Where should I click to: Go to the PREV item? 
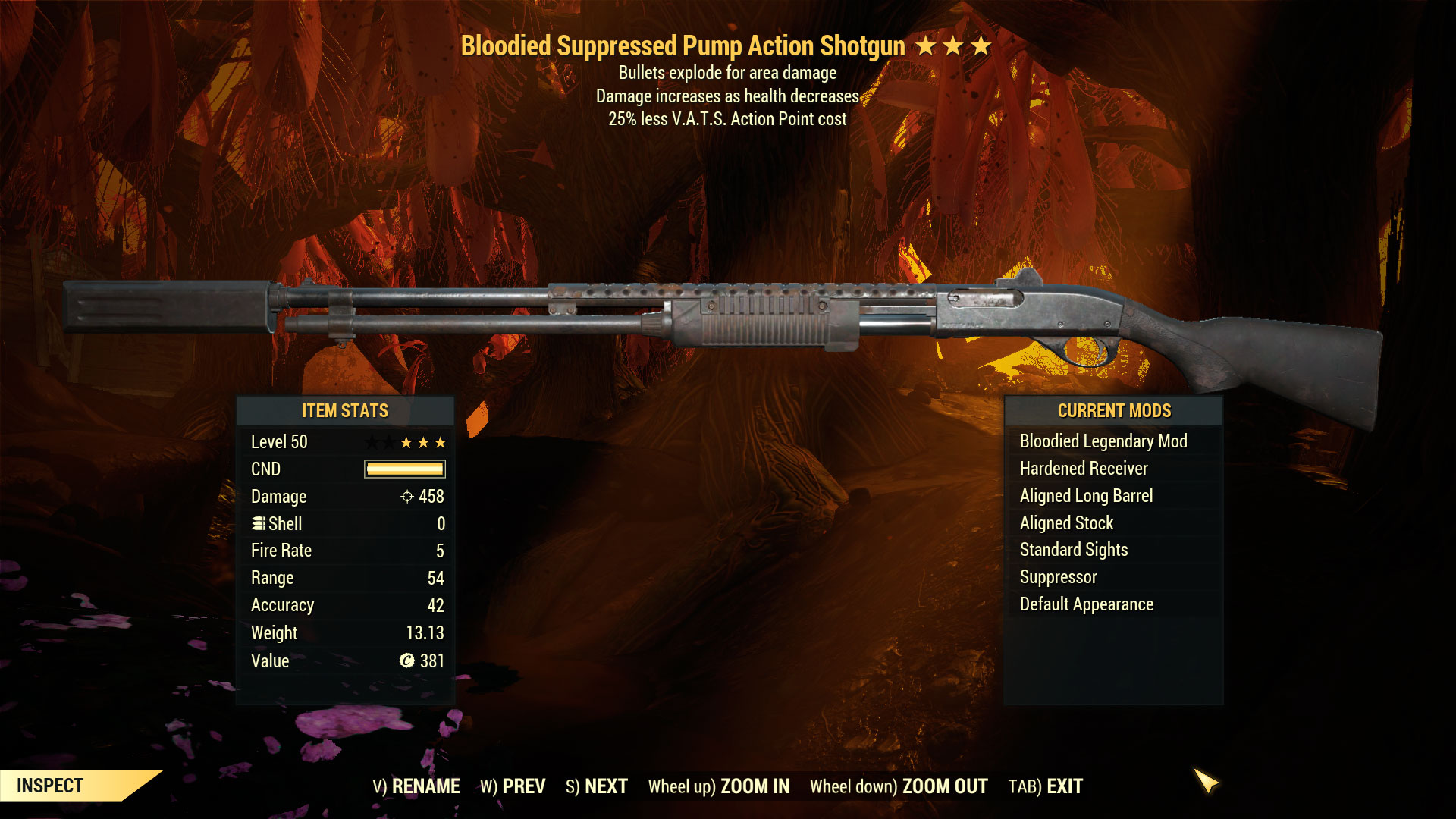513,786
